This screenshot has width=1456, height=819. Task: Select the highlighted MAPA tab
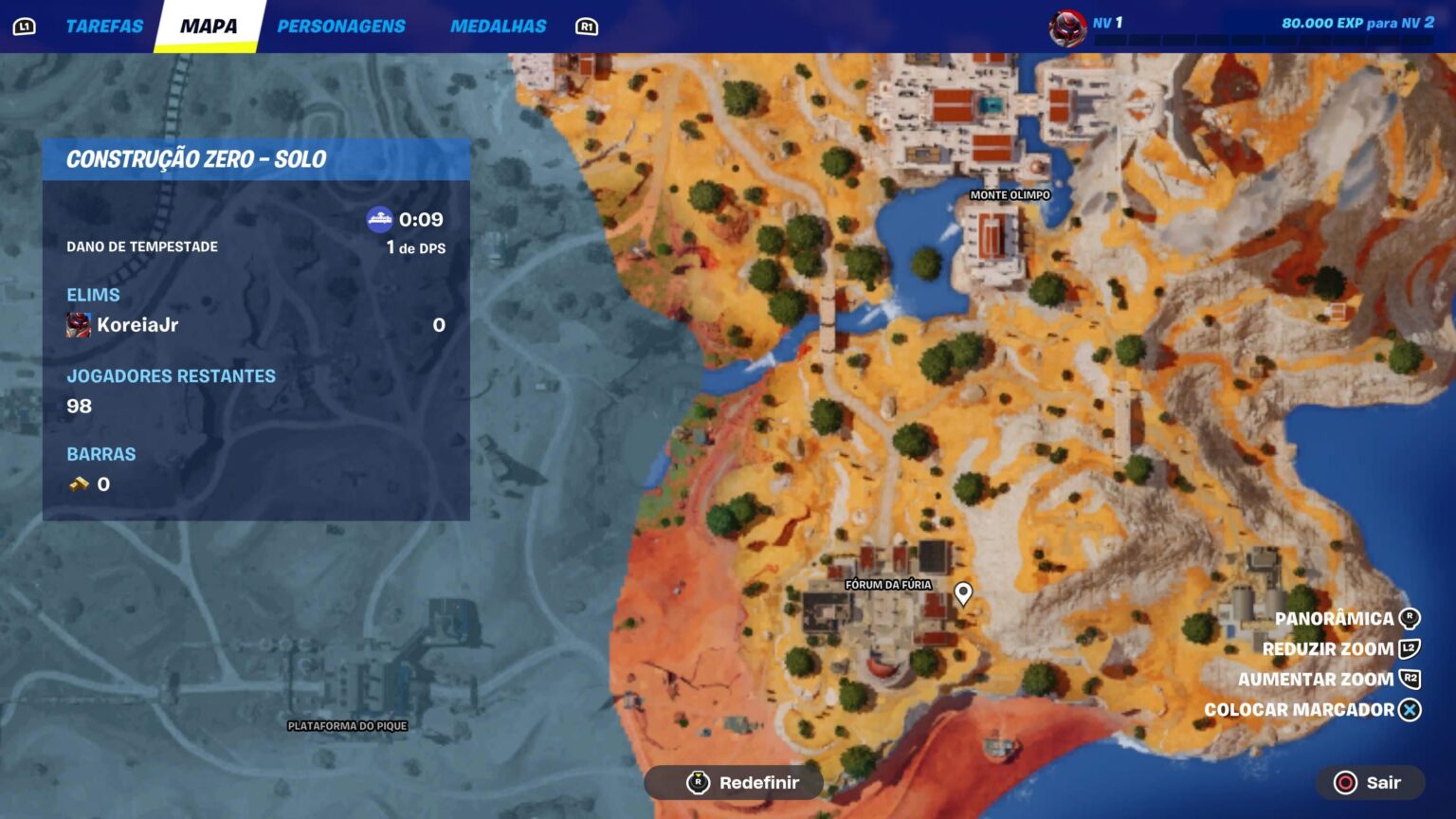[x=210, y=26]
